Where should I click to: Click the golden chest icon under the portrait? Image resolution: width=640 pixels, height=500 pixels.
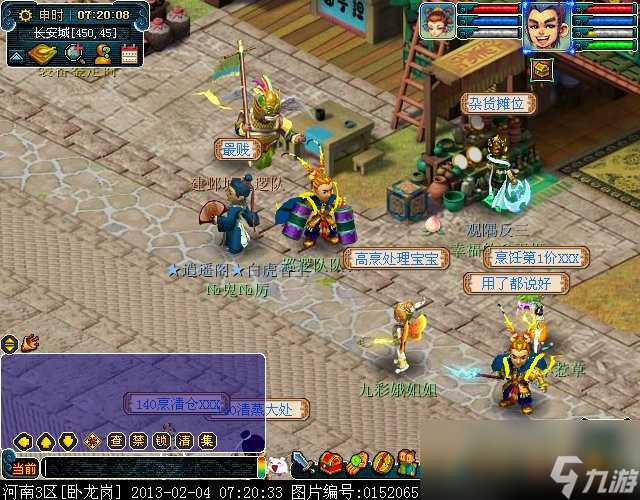pos(541,69)
